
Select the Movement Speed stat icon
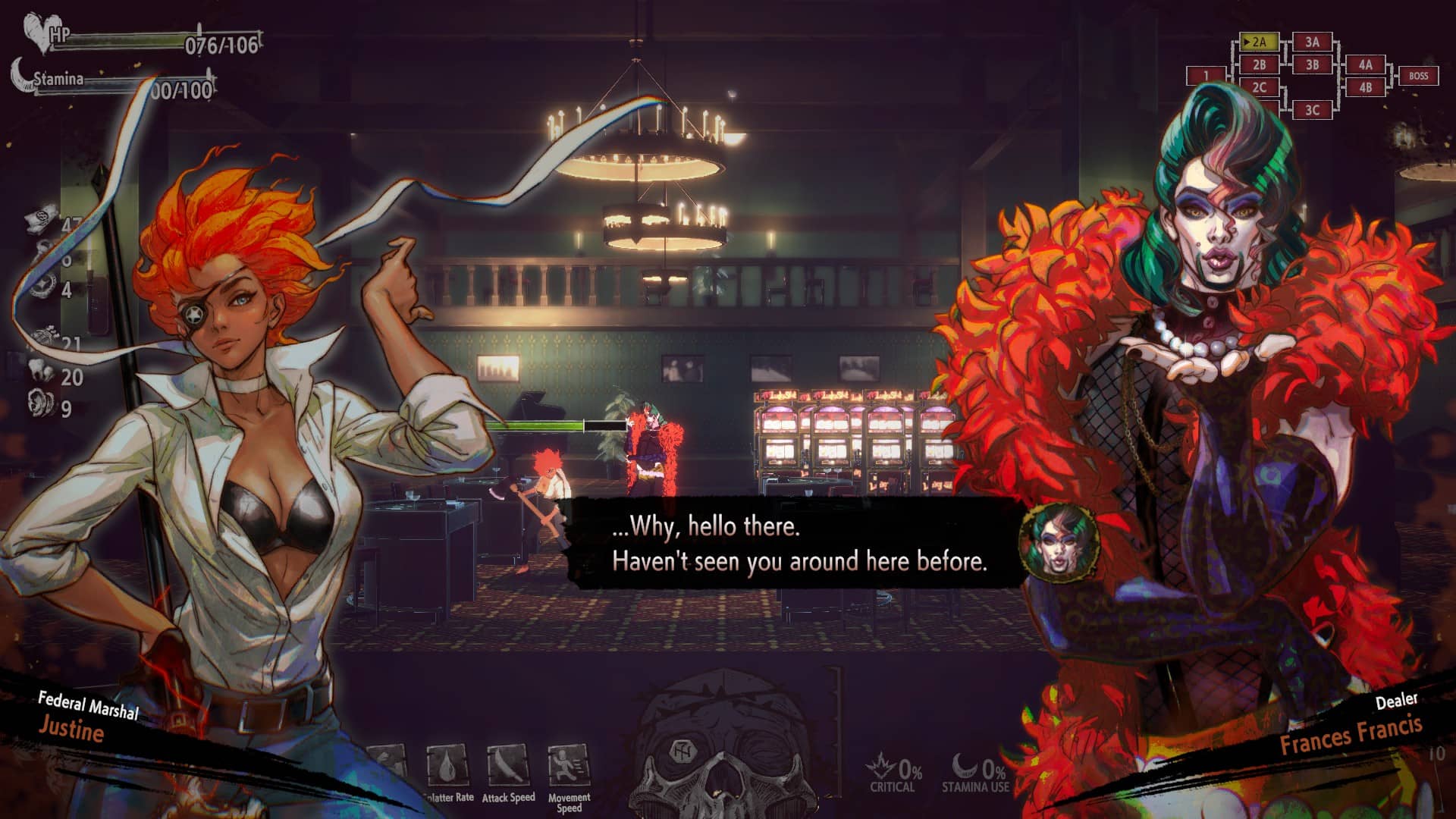click(567, 766)
